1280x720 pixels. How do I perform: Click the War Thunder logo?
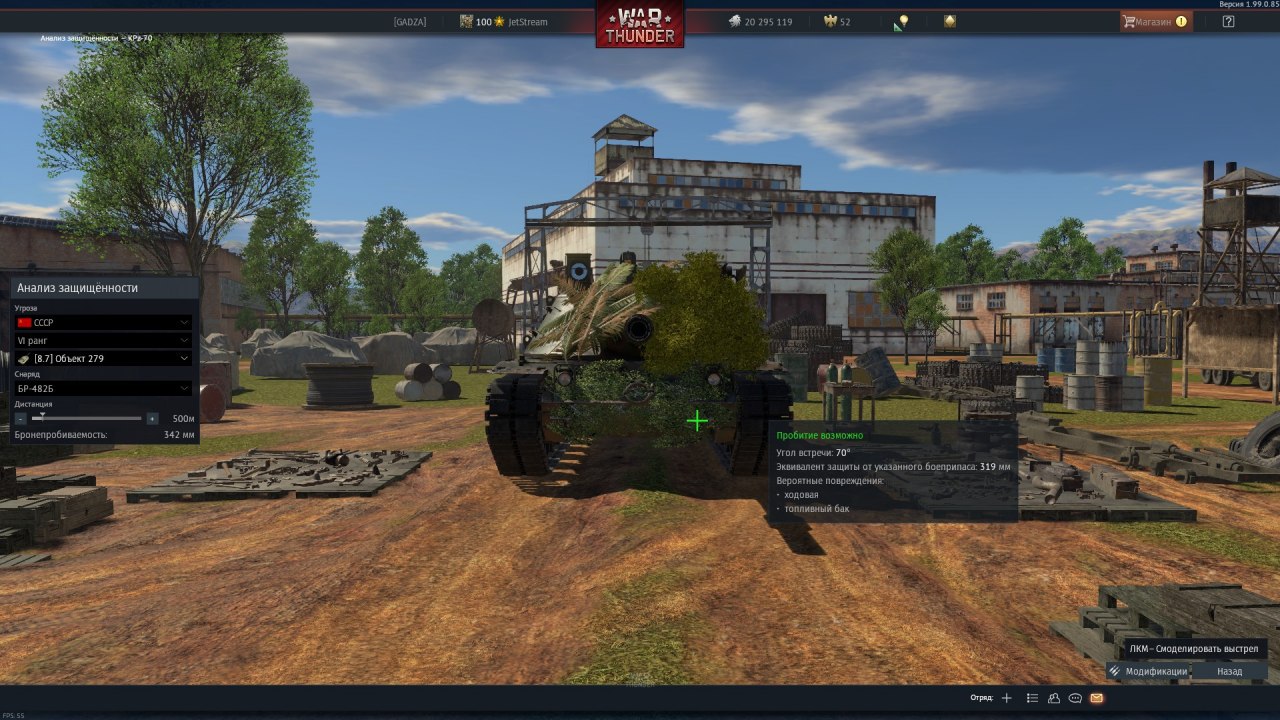pyautogui.click(x=640, y=24)
